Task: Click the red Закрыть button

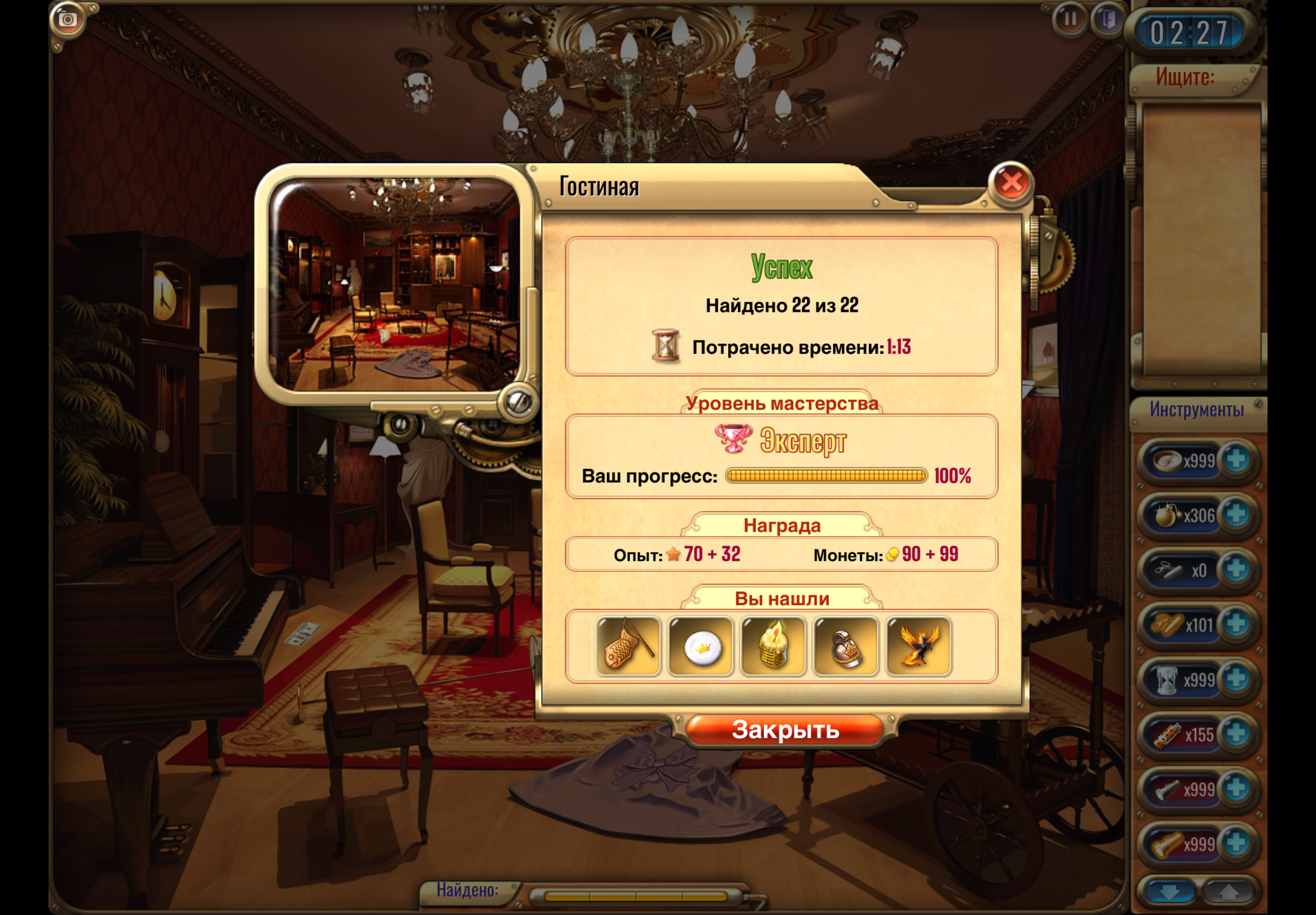Action: click(785, 730)
